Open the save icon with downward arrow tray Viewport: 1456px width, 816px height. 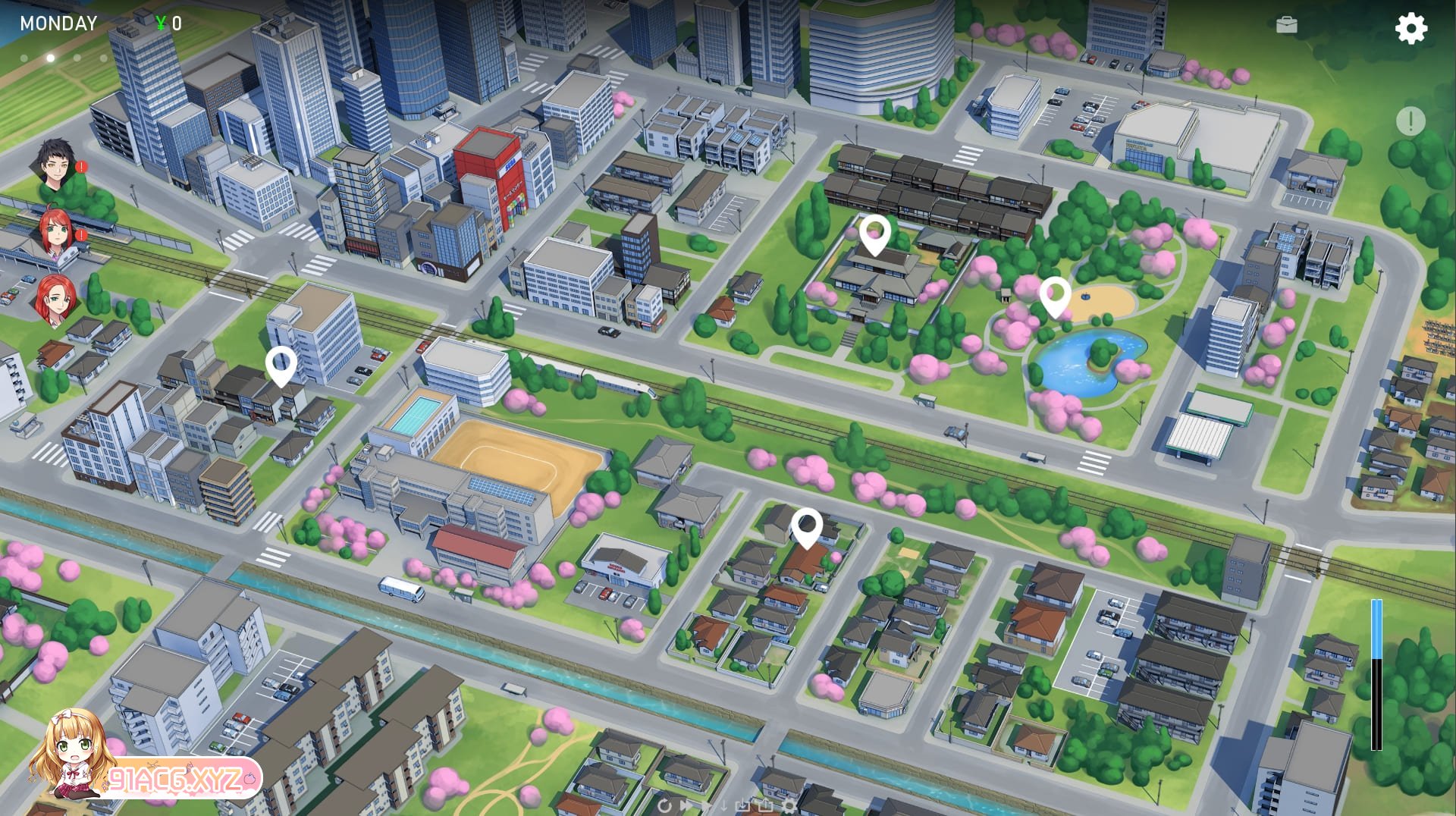(x=743, y=806)
